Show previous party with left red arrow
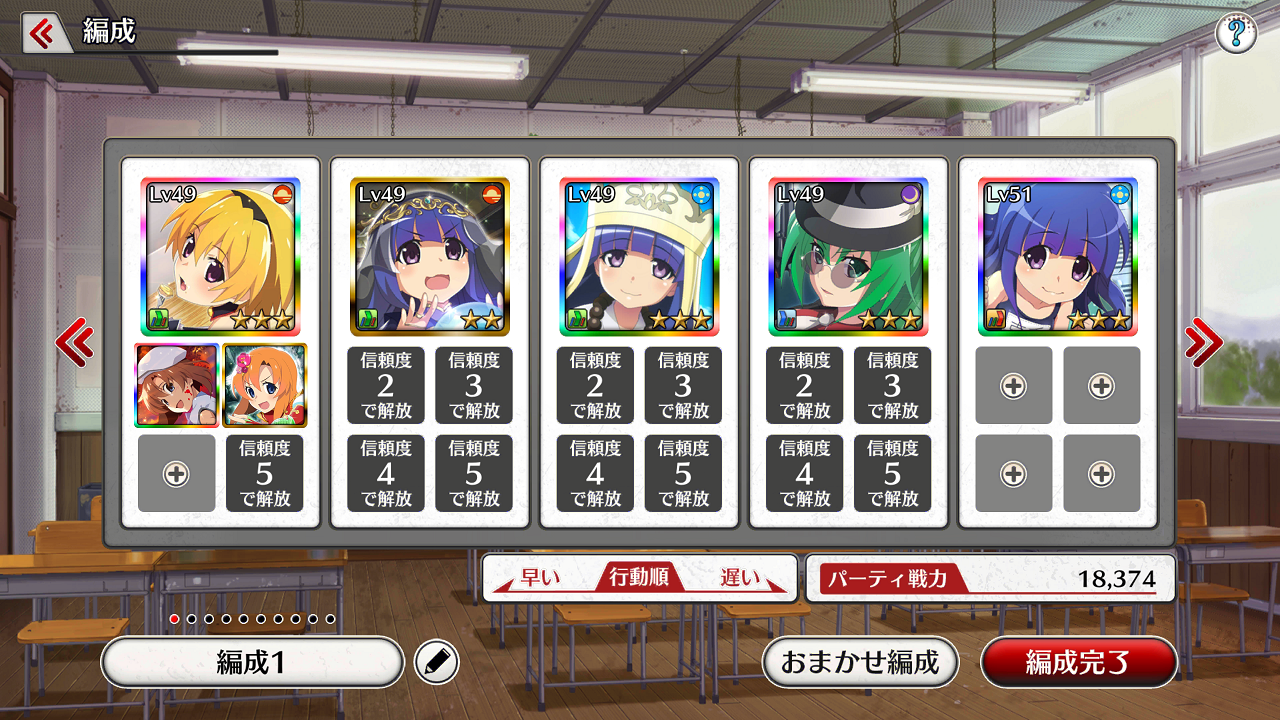 point(75,343)
